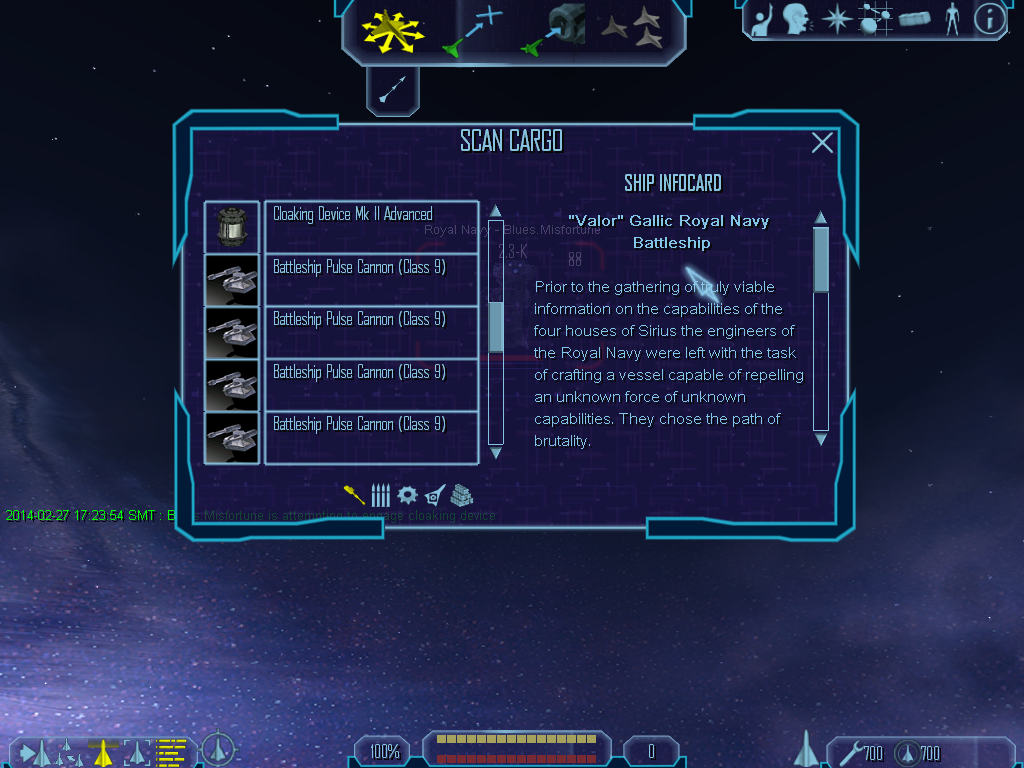Open the current information 'i' icon
Image resolution: width=1024 pixels, height=768 pixels.
(x=989, y=18)
